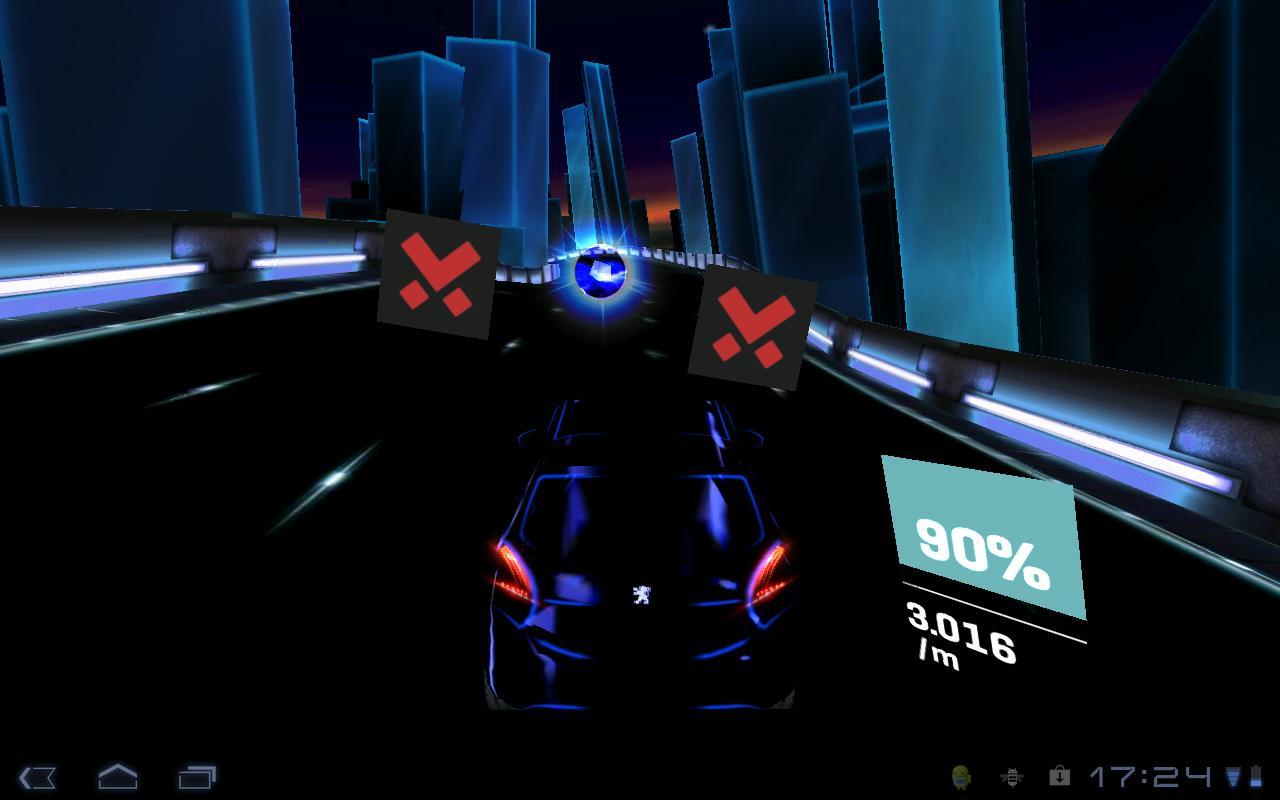Tap the Back arrow in the navigation bar

click(x=36, y=775)
